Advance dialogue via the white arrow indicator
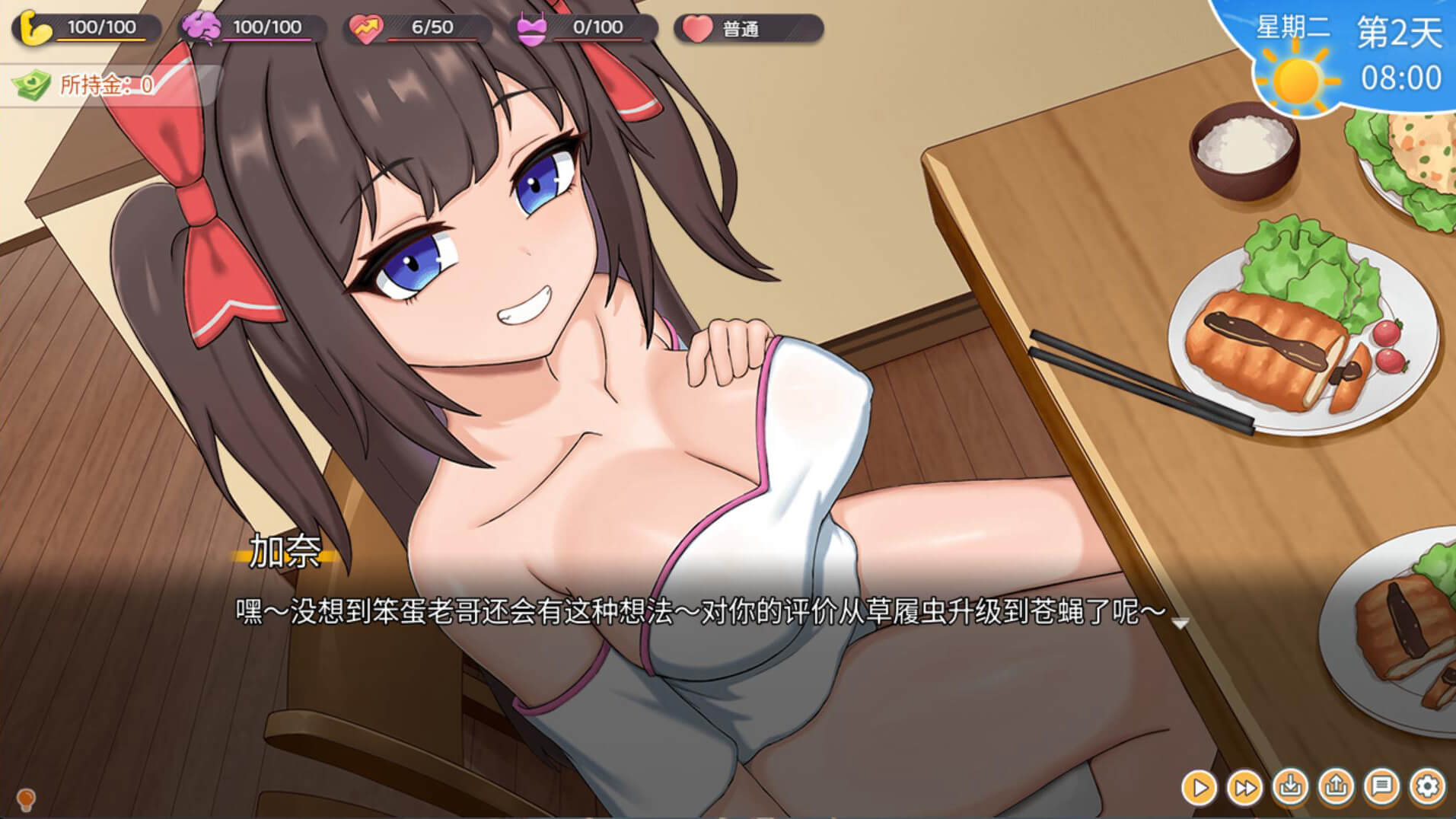This screenshot has width=1456, height=819. [x=1180, y=624]
